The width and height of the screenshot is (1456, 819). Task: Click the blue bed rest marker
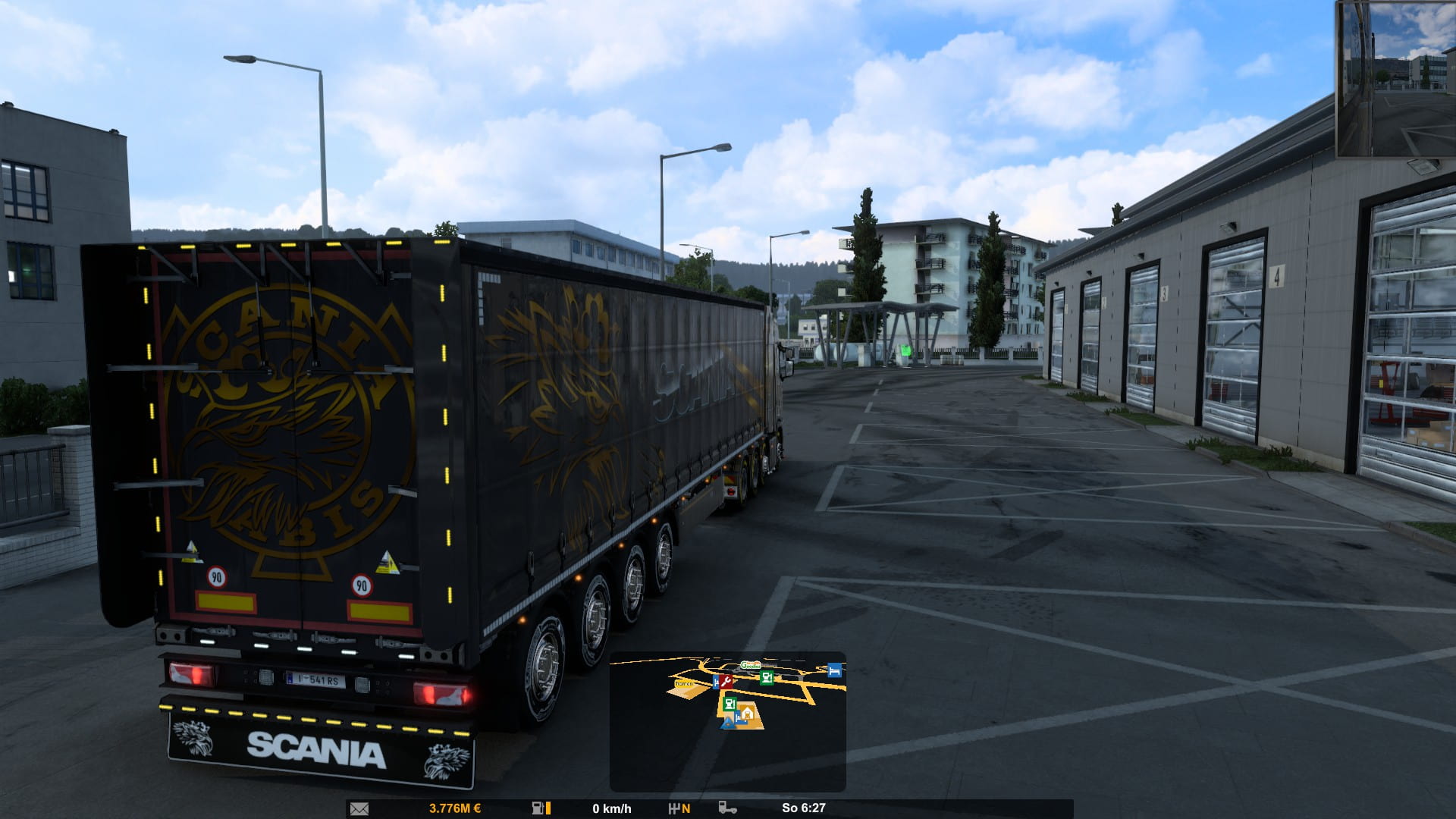point(834,670)
